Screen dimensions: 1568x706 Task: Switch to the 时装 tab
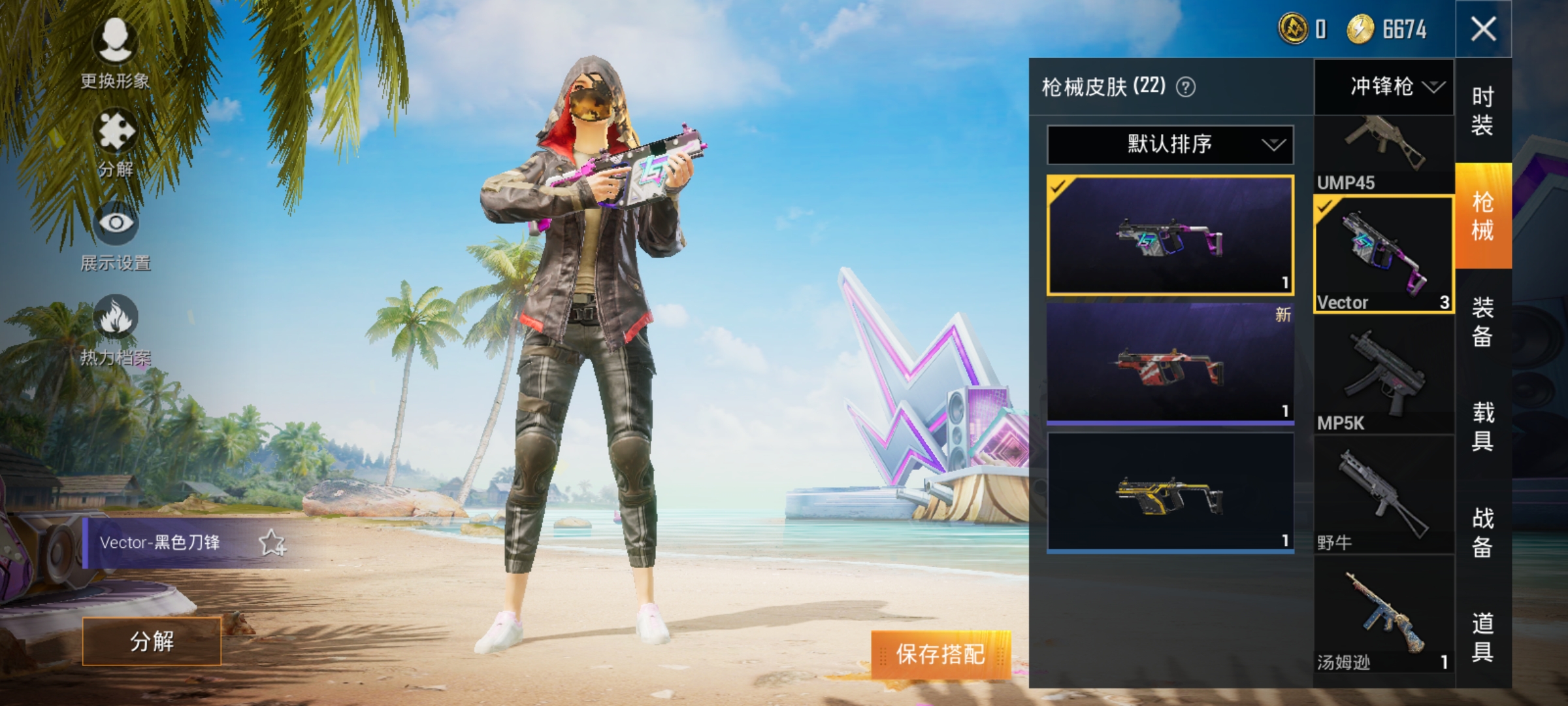click(1482, 111)
